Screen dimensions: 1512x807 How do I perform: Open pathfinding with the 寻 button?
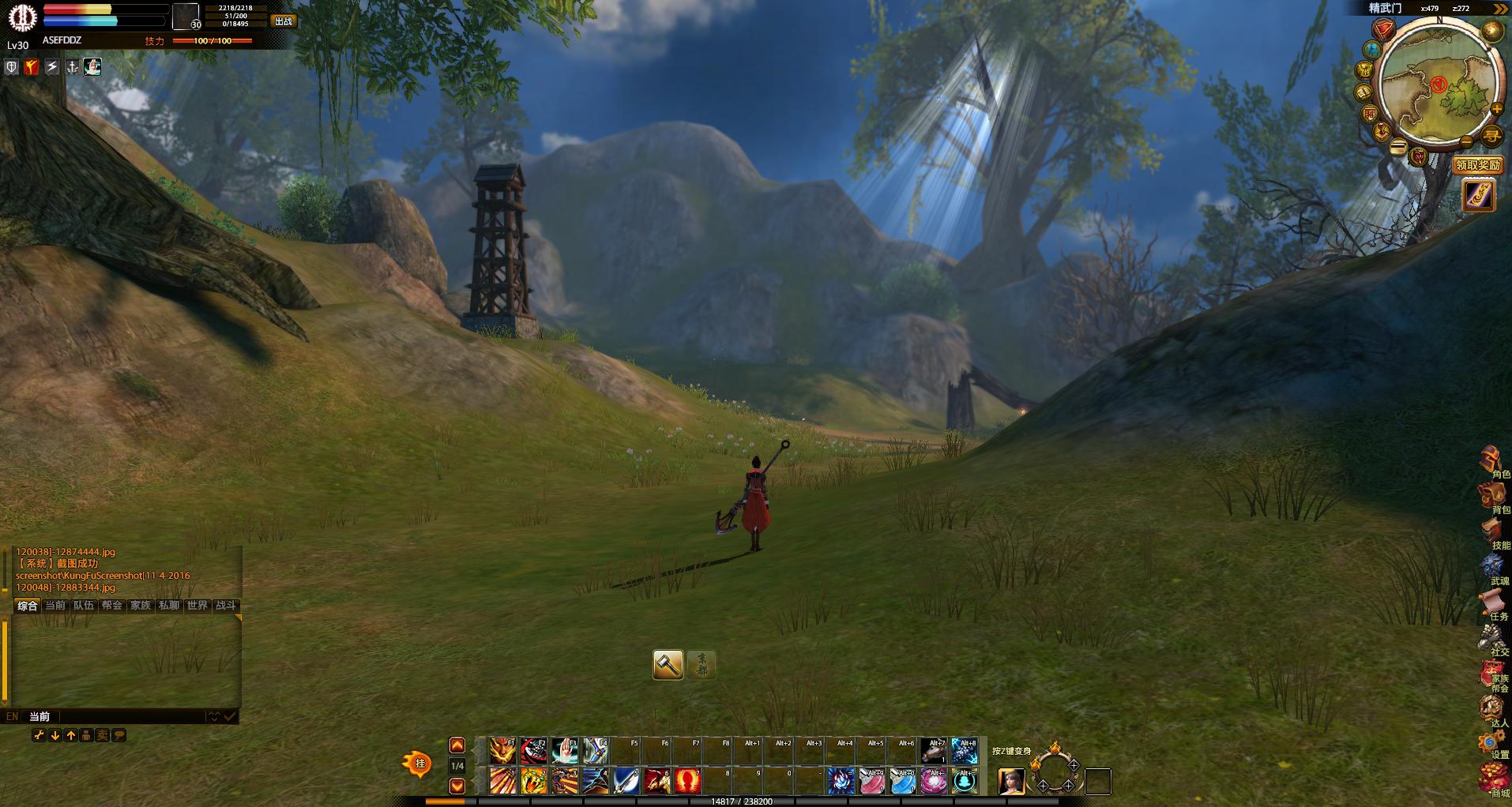(1491, 136)
